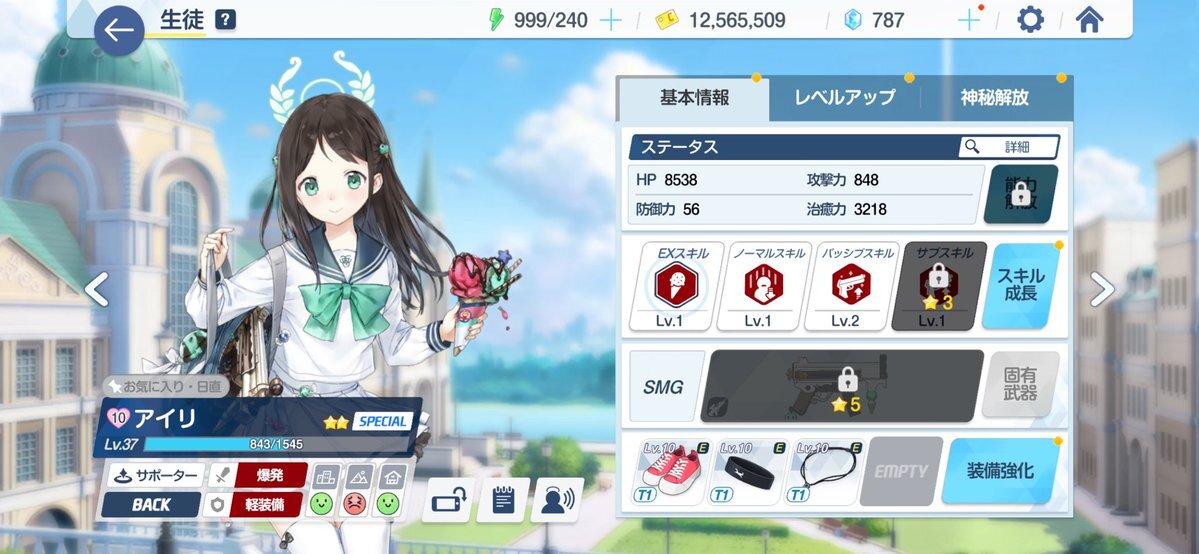
Task: Open the settings gear icon
Action: pos(1030,20)
